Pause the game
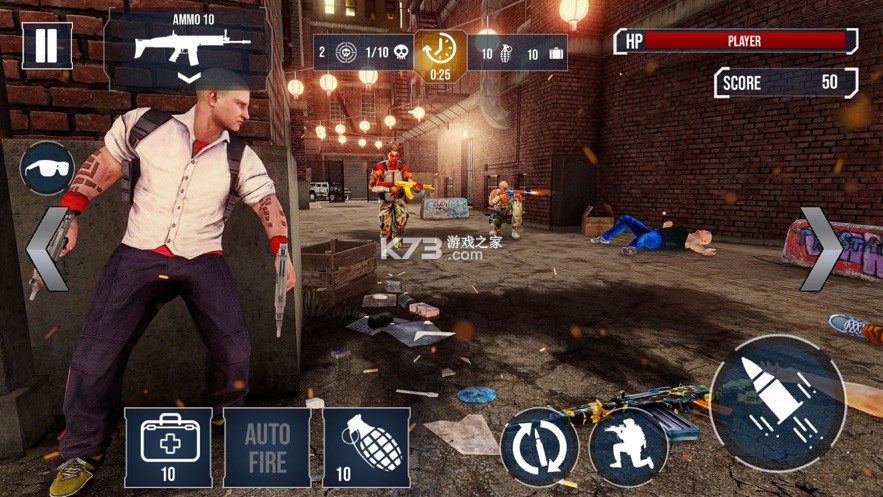The image size is (883, 497). 47,46
